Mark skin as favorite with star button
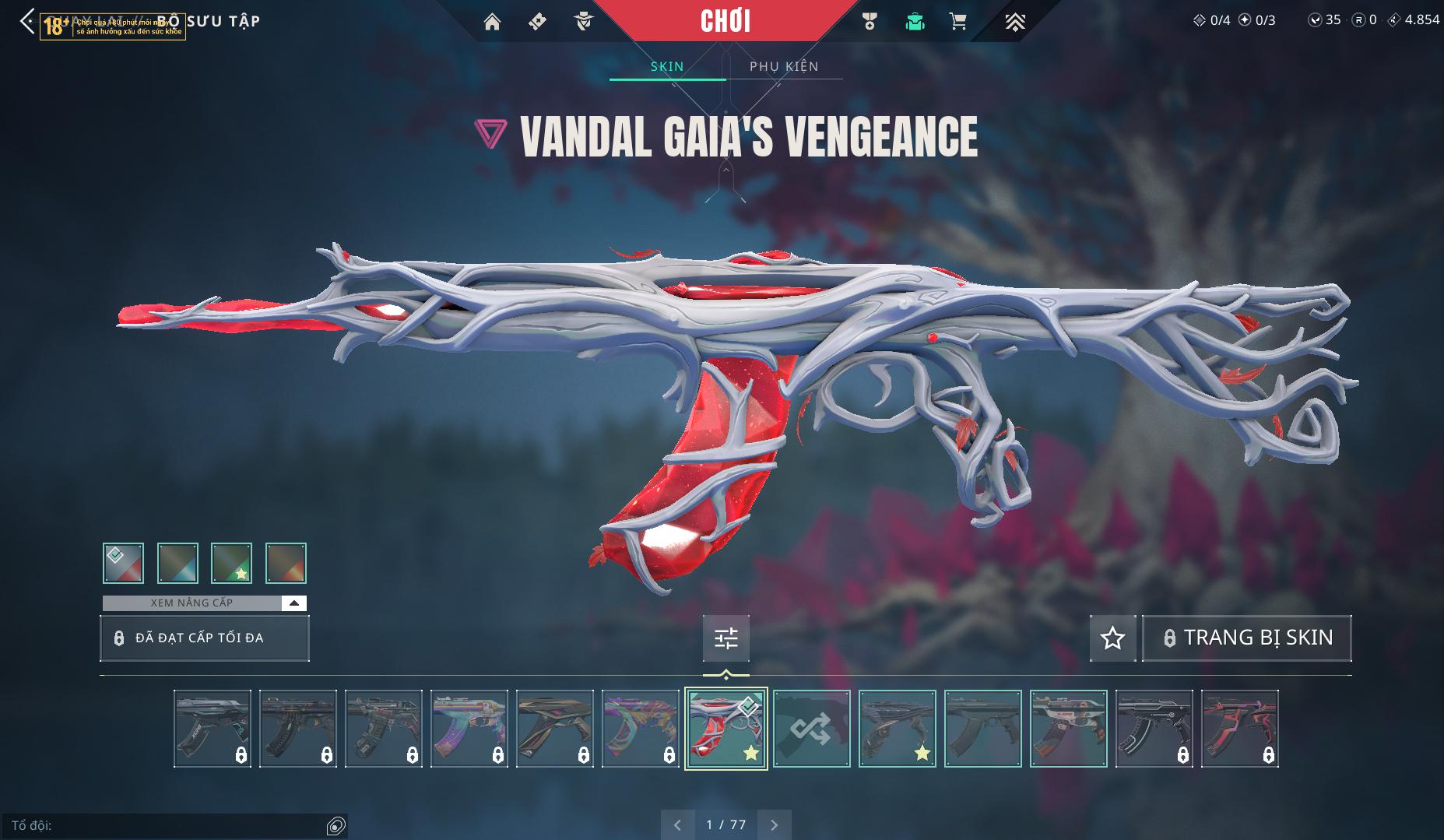Viewport: 1444px width, 840px height. pyautogui.click(x=1112, y=638)
